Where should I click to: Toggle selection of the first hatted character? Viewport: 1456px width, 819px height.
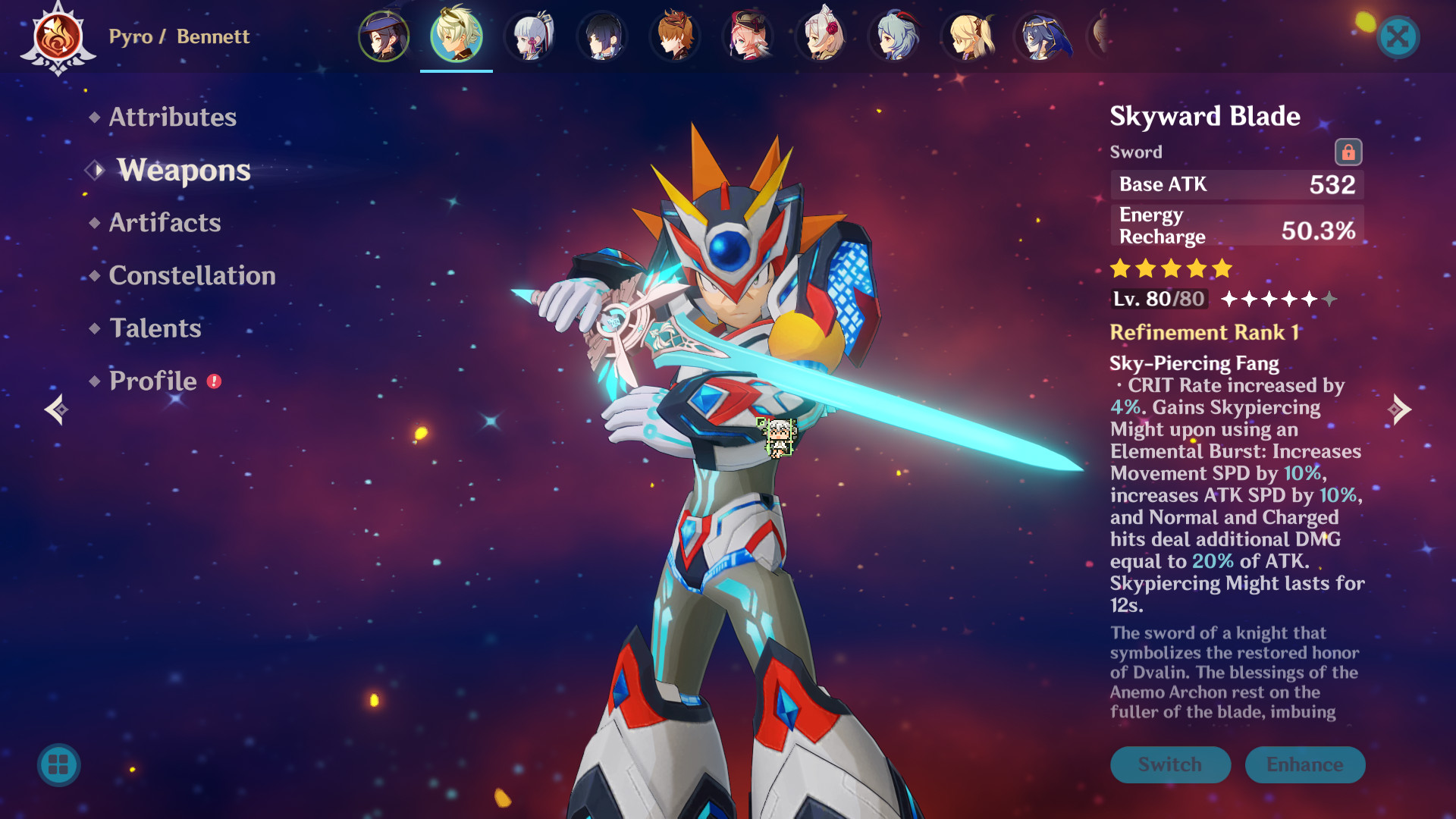tap(383, 36)
